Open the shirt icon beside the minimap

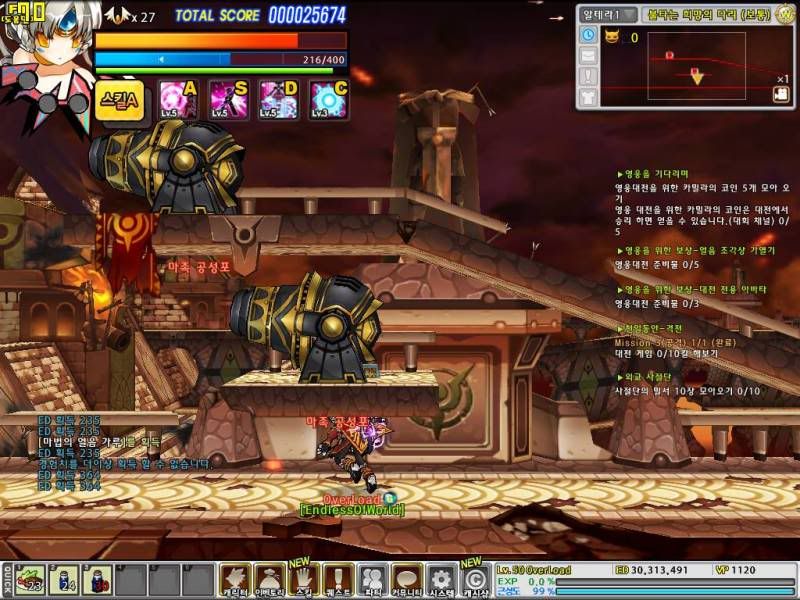(x=588, y=96)
